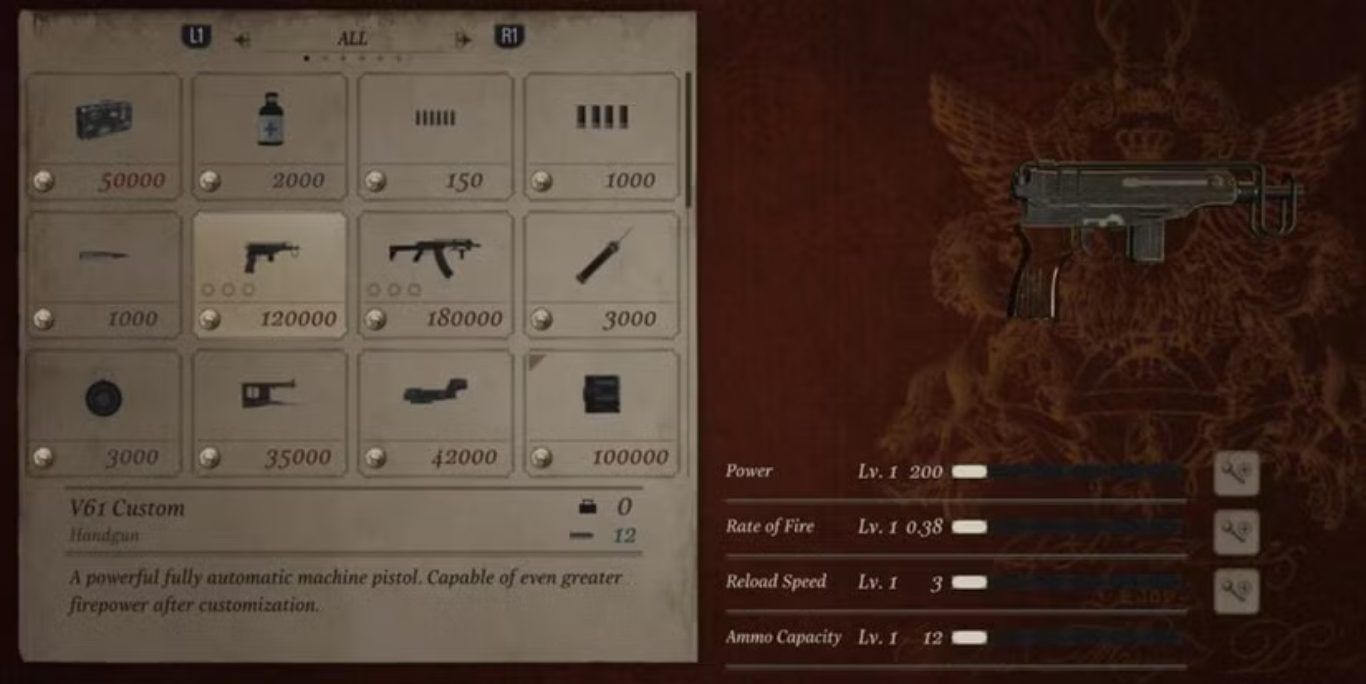The image size is (1366, 684).
Task: Pick the 35000 weapon part slot
Action: pos(270,412)
